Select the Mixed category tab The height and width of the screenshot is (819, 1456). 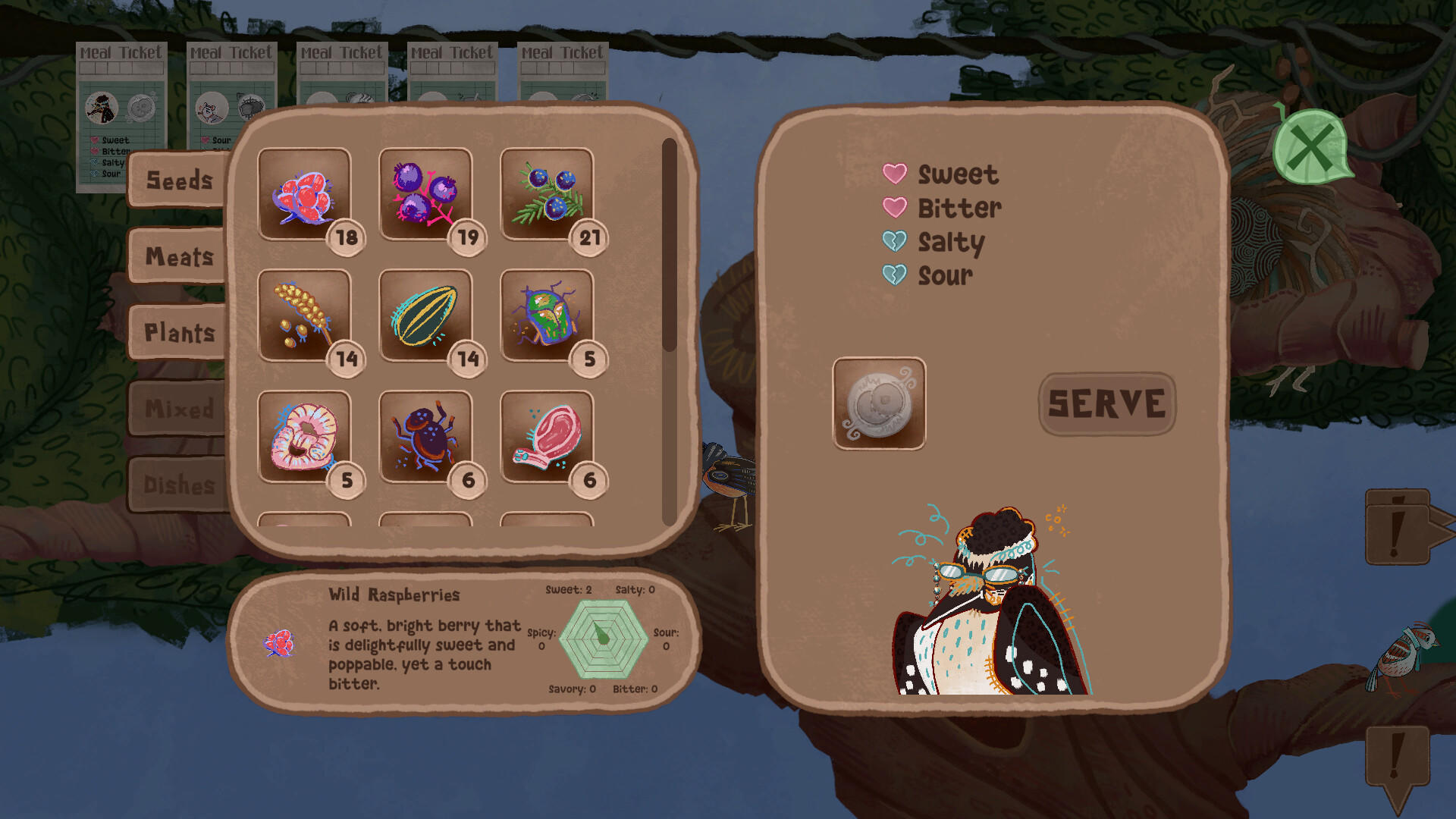tap(179, 409)
